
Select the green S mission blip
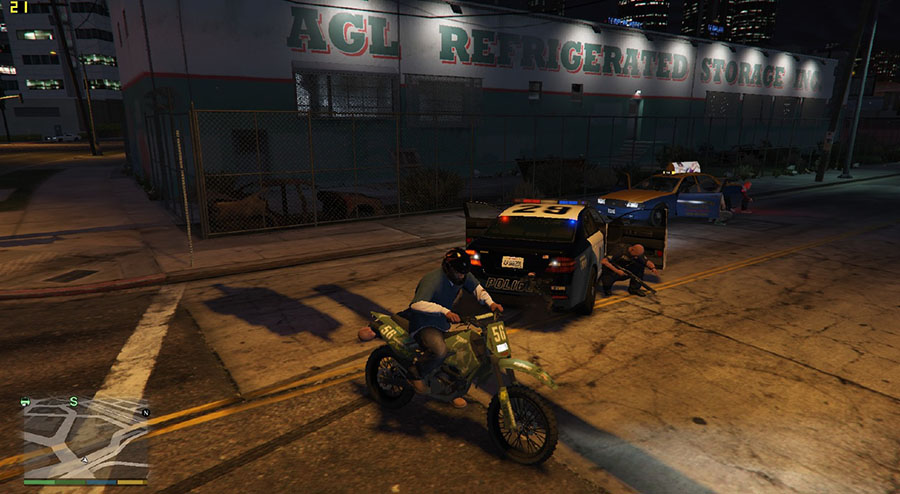point(73,402)
